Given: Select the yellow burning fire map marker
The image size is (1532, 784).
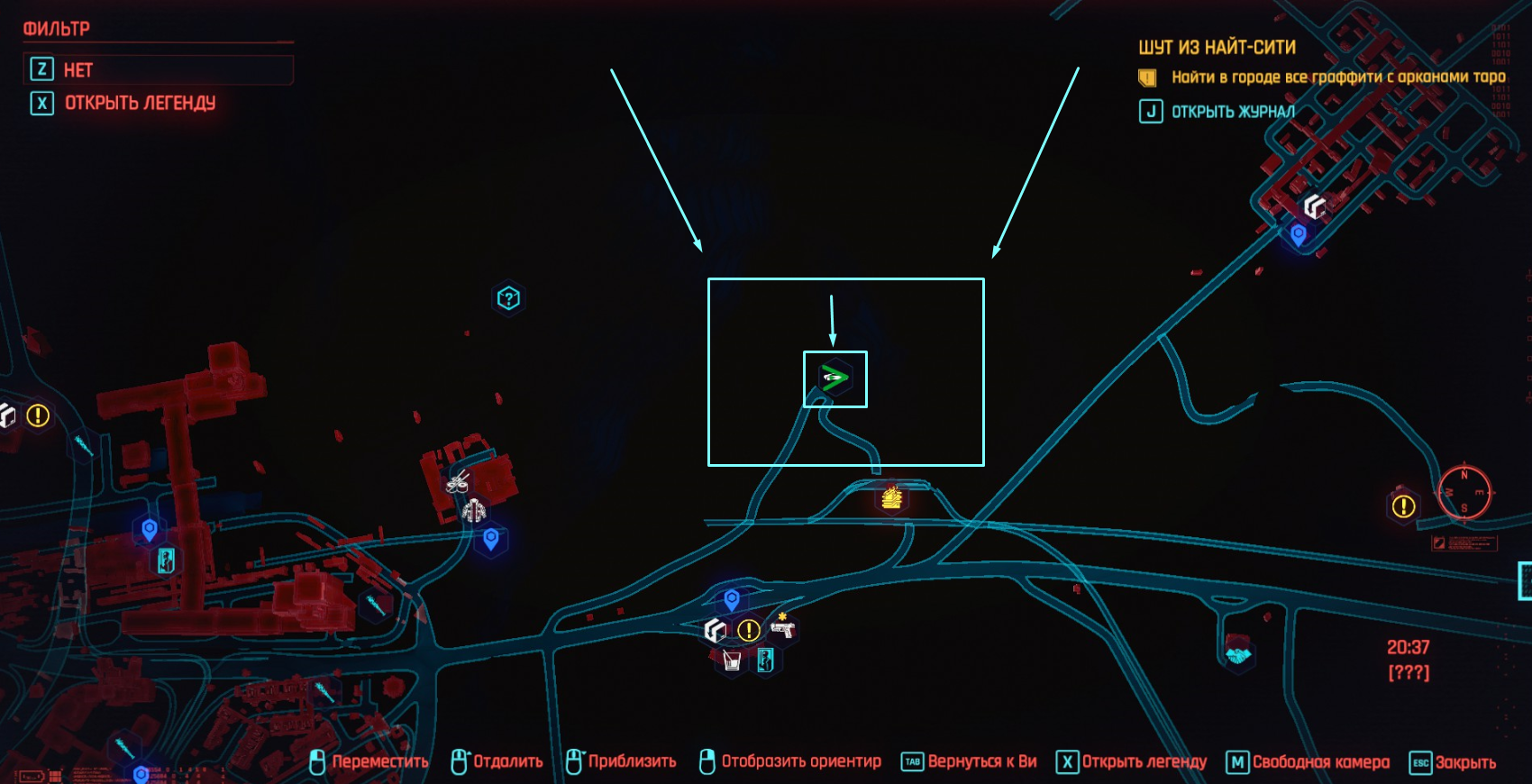Looking at the screenshot, I should pyautogui.click(x=891, y=497).
